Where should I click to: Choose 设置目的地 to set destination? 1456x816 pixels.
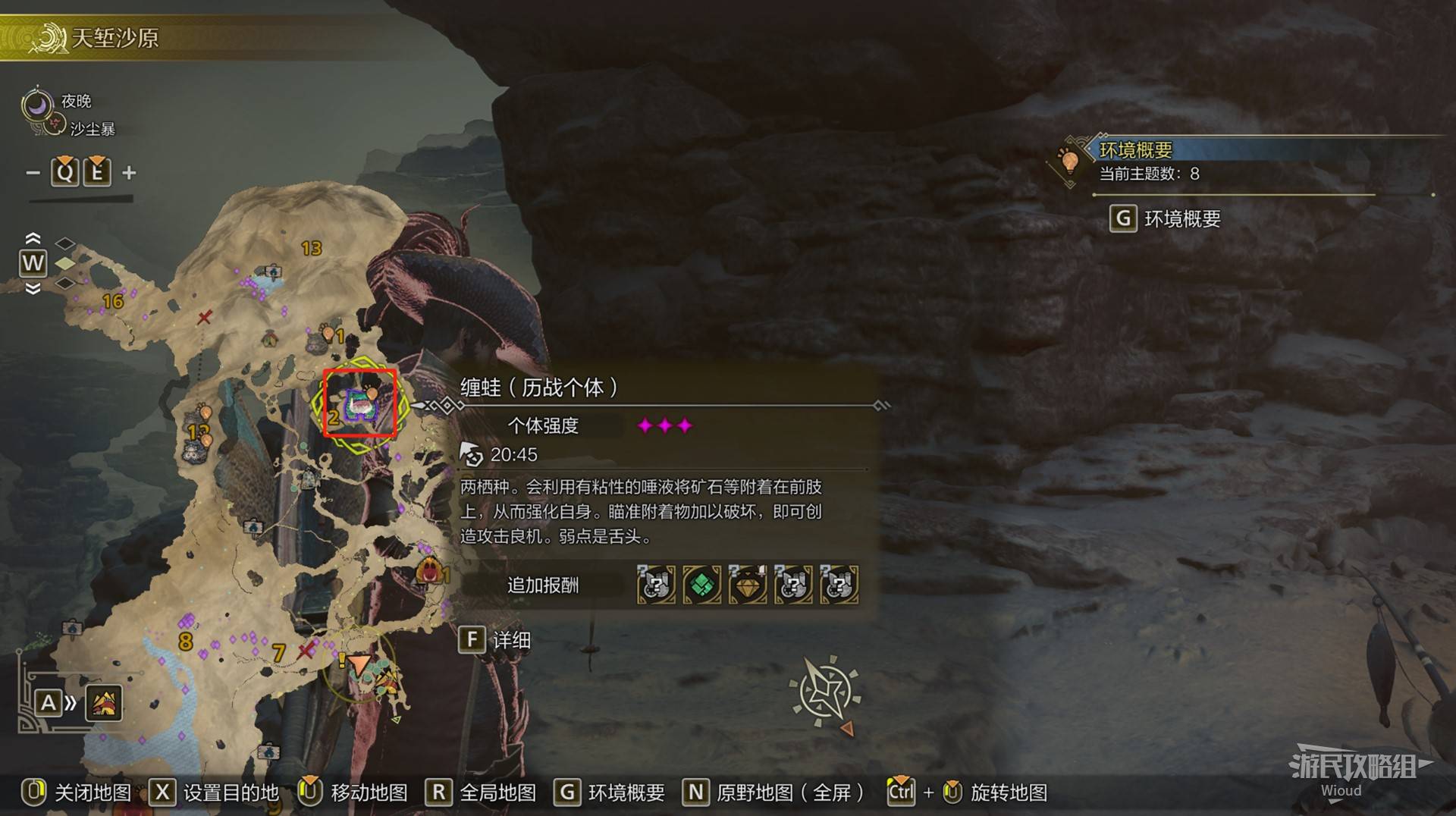214,792
